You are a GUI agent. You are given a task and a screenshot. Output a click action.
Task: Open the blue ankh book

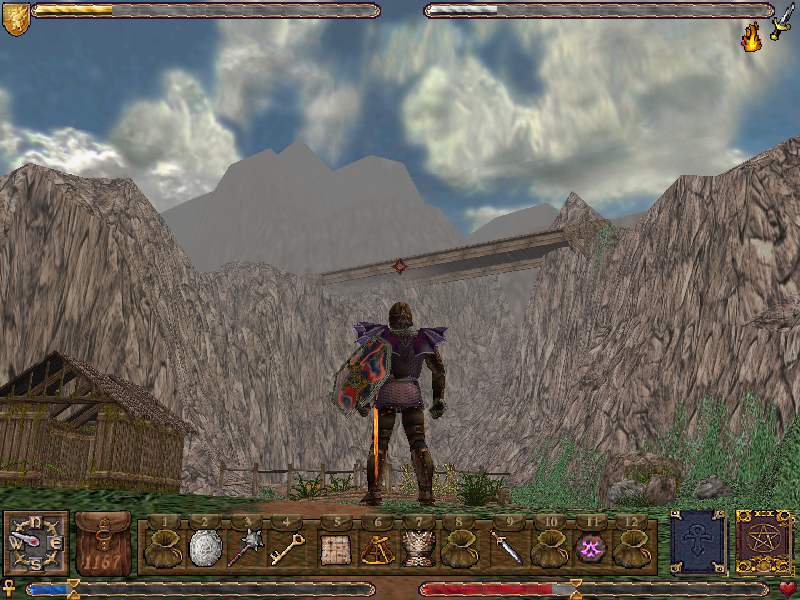click(x=697, y=543)
